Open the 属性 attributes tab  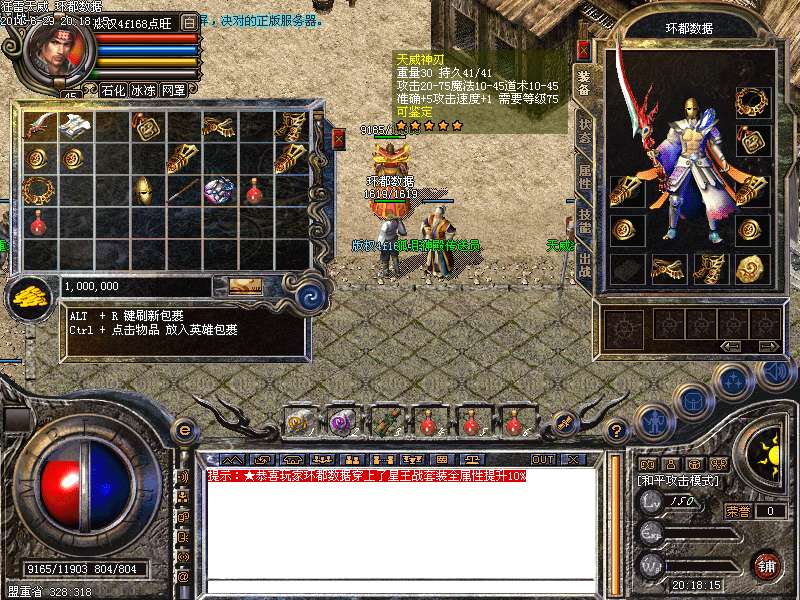click(x=584, y=175)
